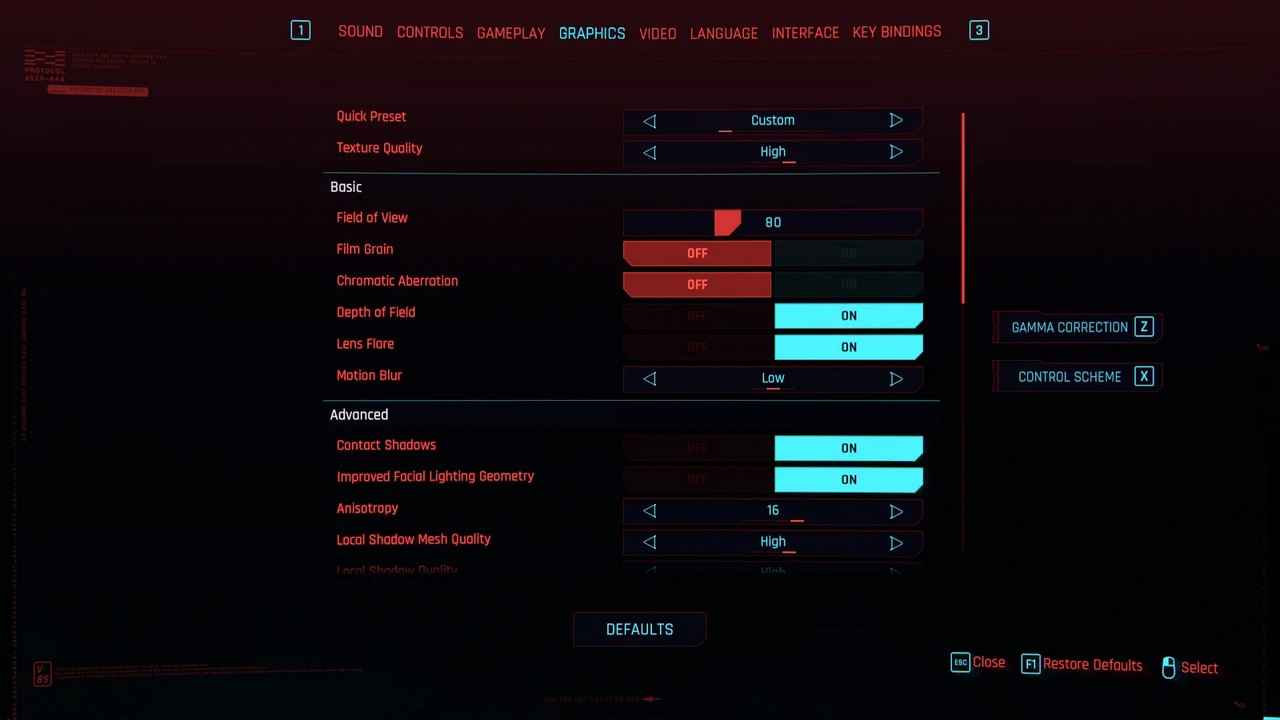Turn Film Grain on
The width and height of the screenshot is (1280, 720).
coord(848,253)
